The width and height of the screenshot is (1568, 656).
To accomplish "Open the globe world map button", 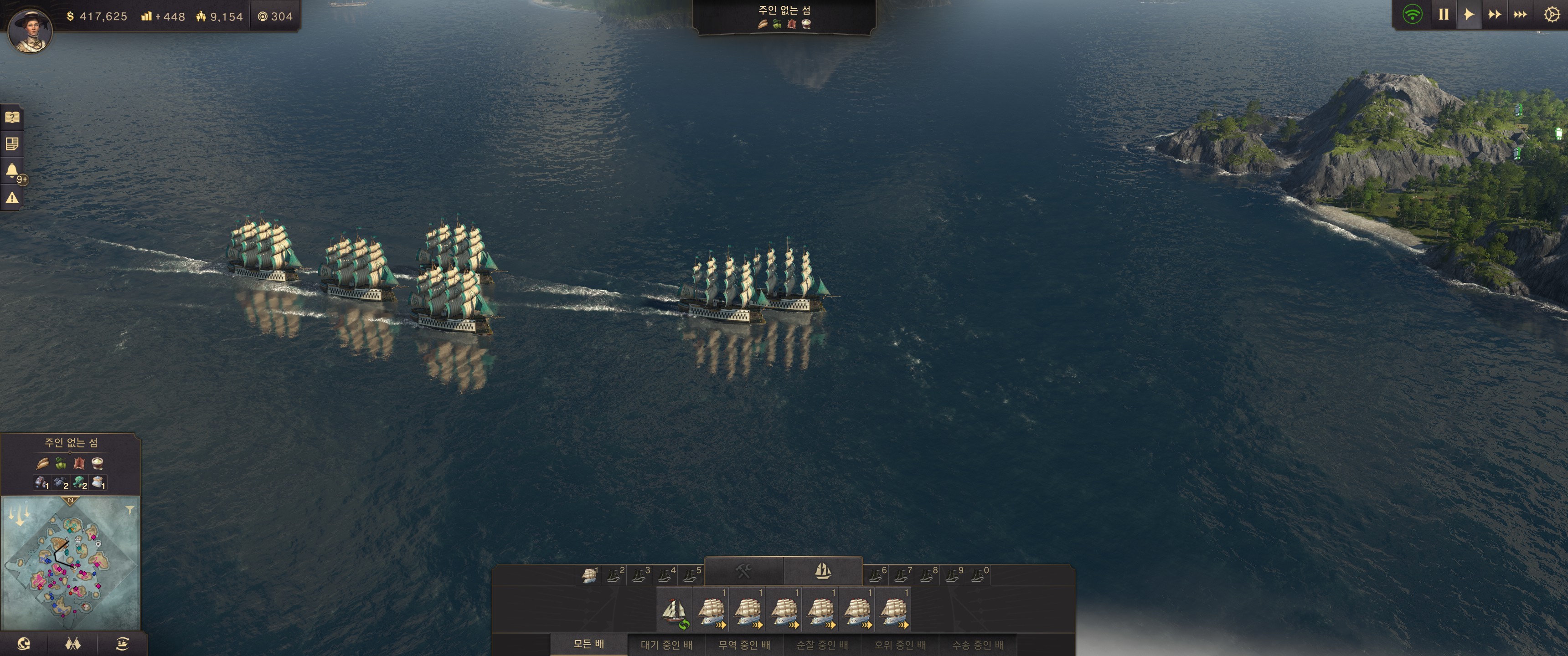I will click(x=24, y=644).
